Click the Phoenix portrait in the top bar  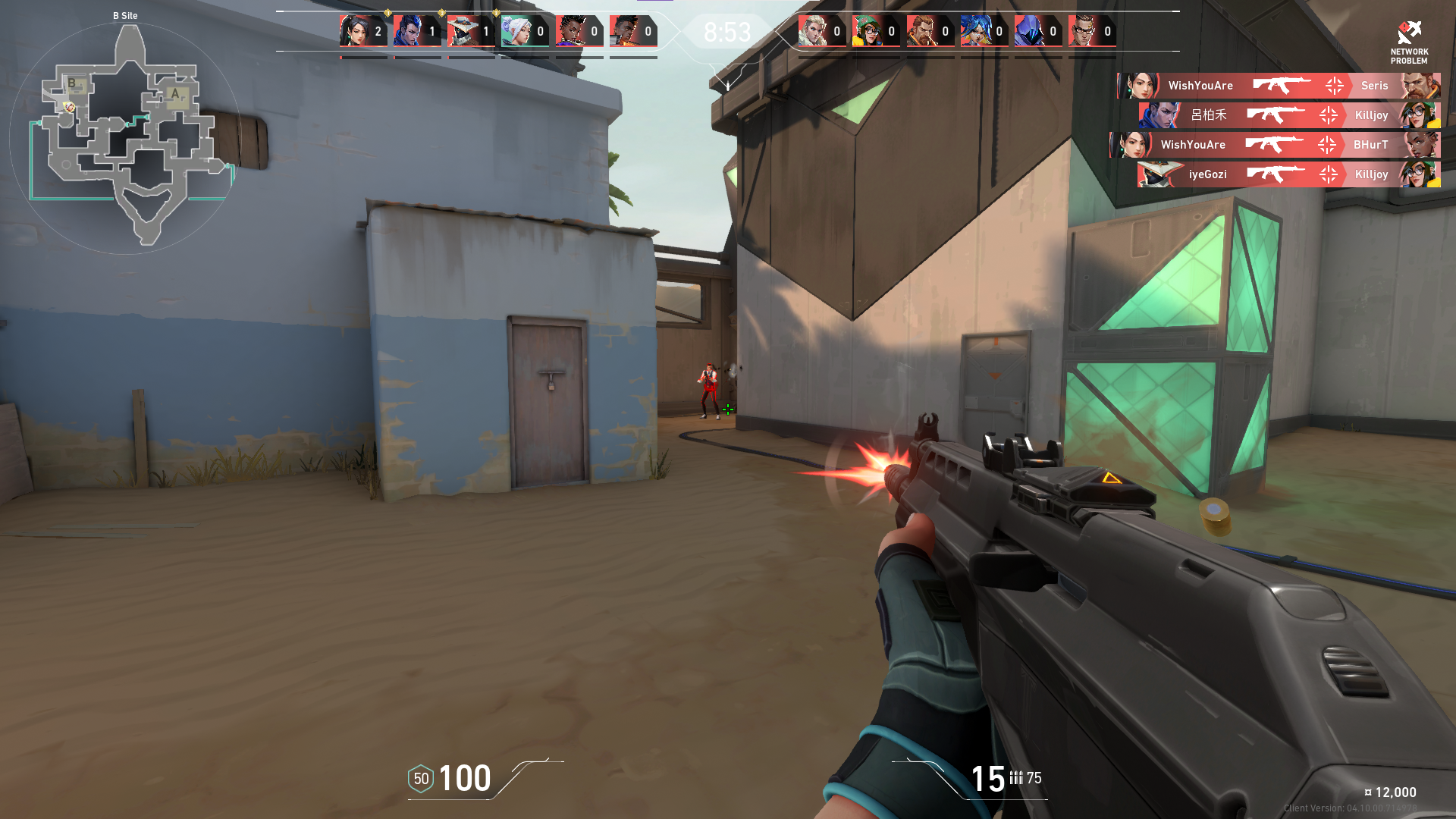click(x=624, y=32)
